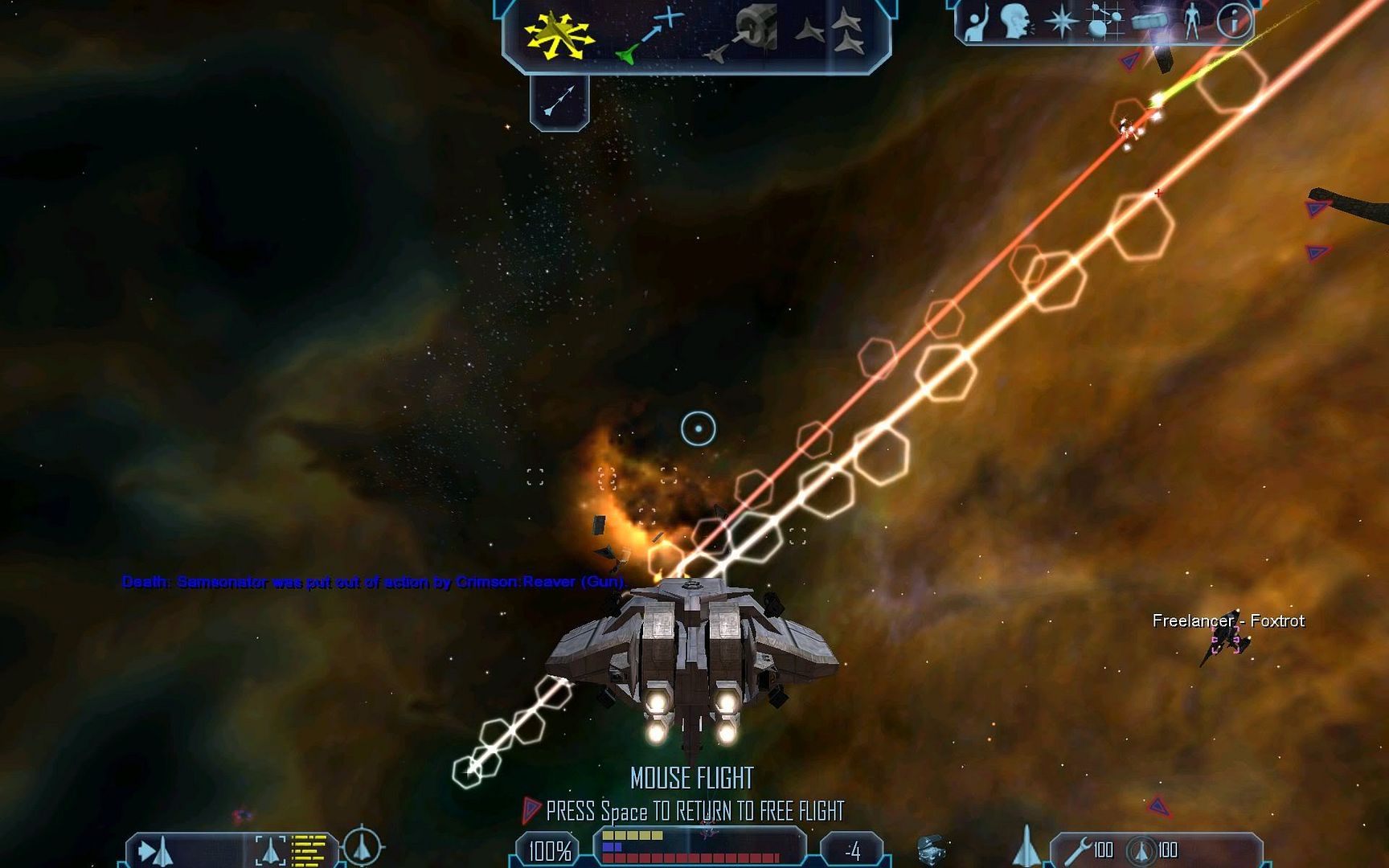The width and height of the screenshot is (1389, 868).
Task: Activate the yellow Free Flight maneuver icon
Action: [559, 35]
